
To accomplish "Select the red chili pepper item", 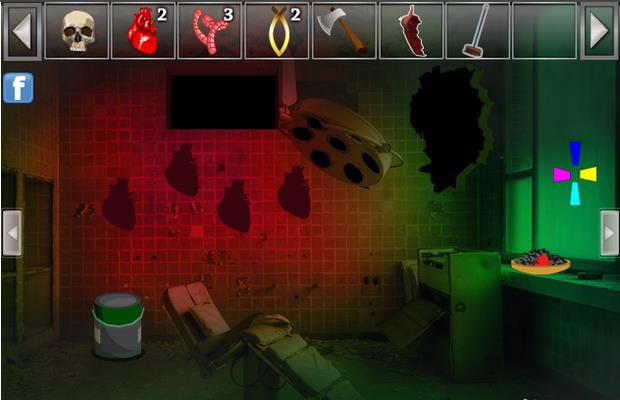I will pos(410,31).
